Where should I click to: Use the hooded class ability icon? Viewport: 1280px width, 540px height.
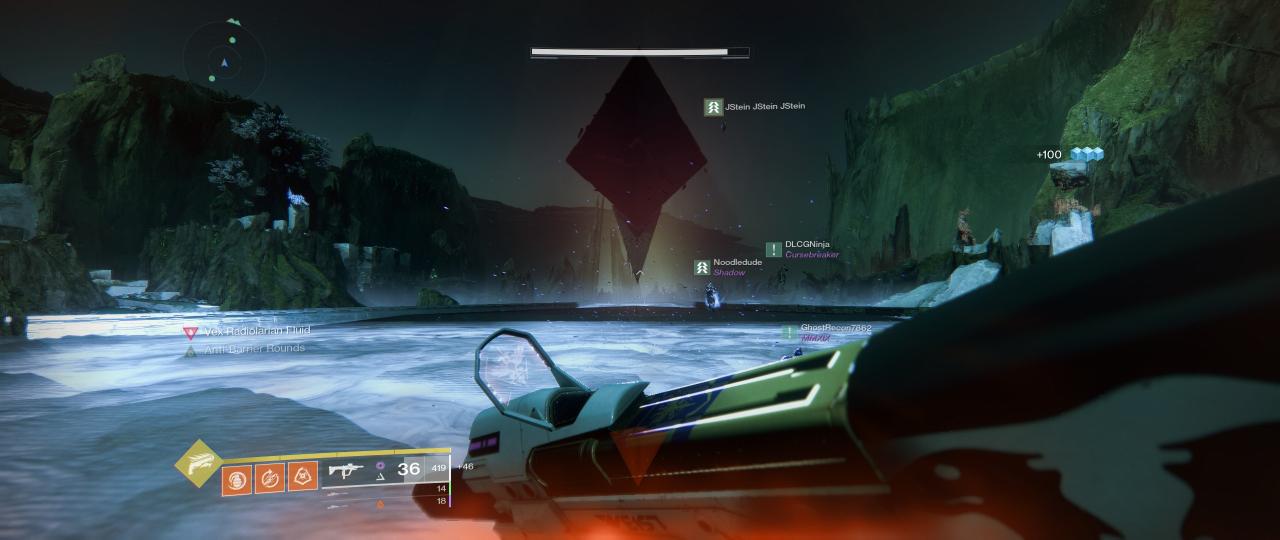coord(303,477)
